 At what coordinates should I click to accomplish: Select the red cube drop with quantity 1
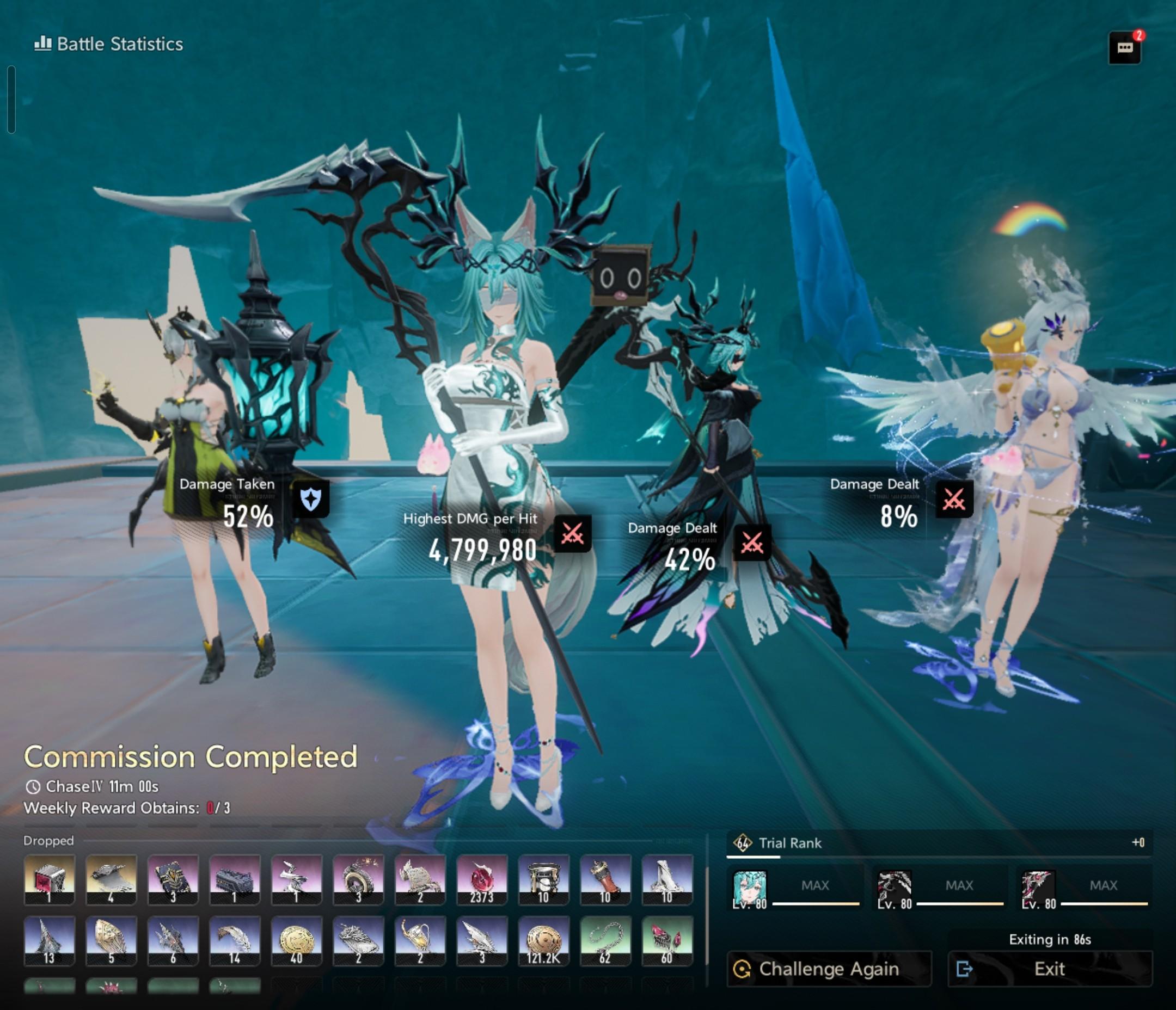tap(50, 879)
